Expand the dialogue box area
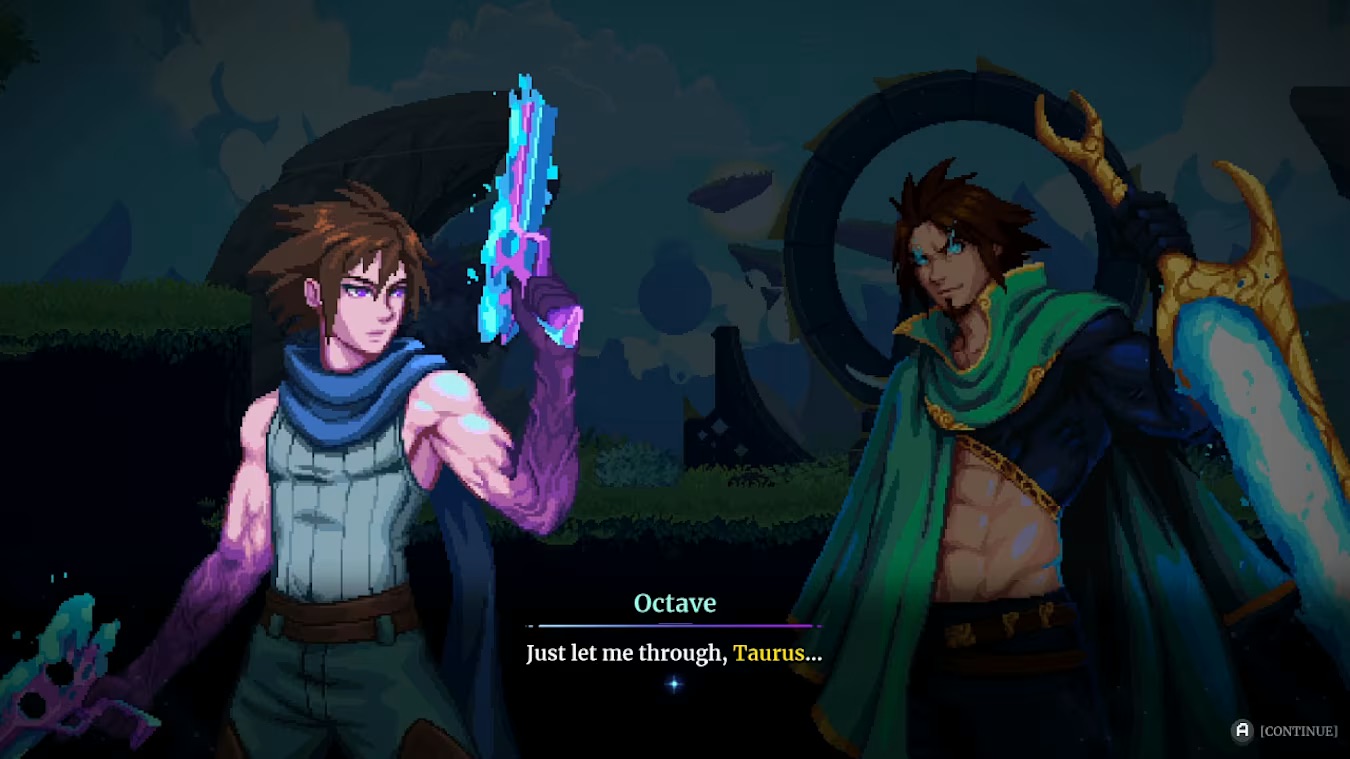 coord(675,650)
